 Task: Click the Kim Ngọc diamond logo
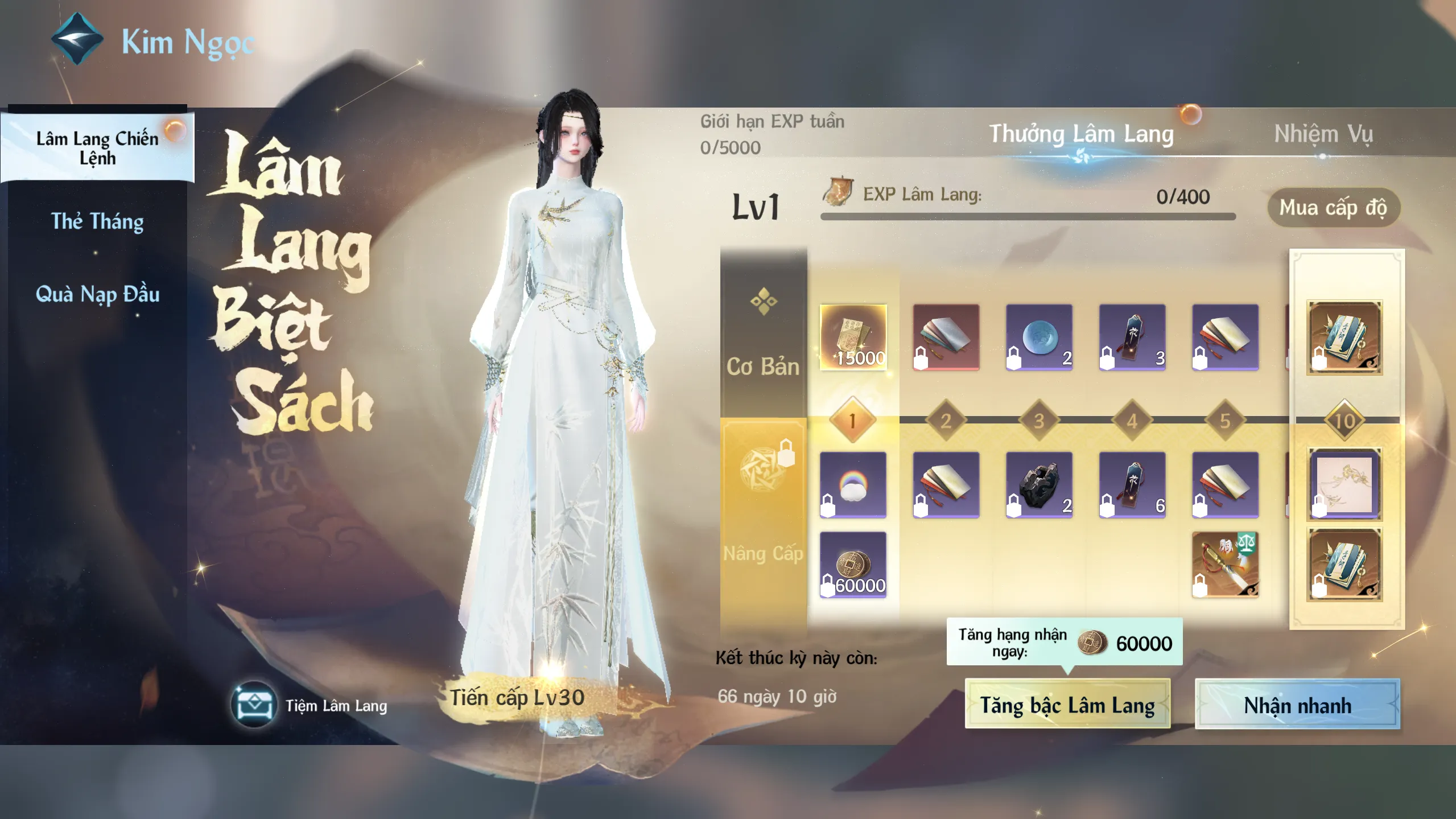click(77, 39)
